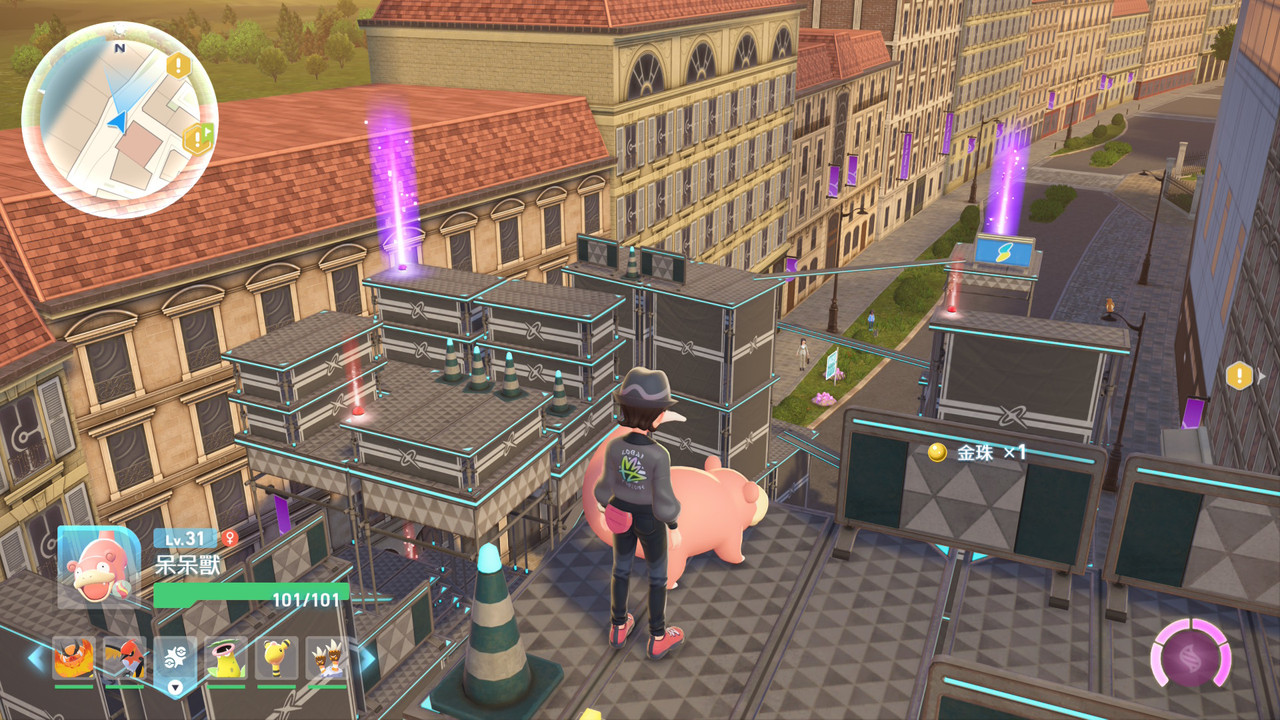Open the circular minimap

tap(119, 119)
